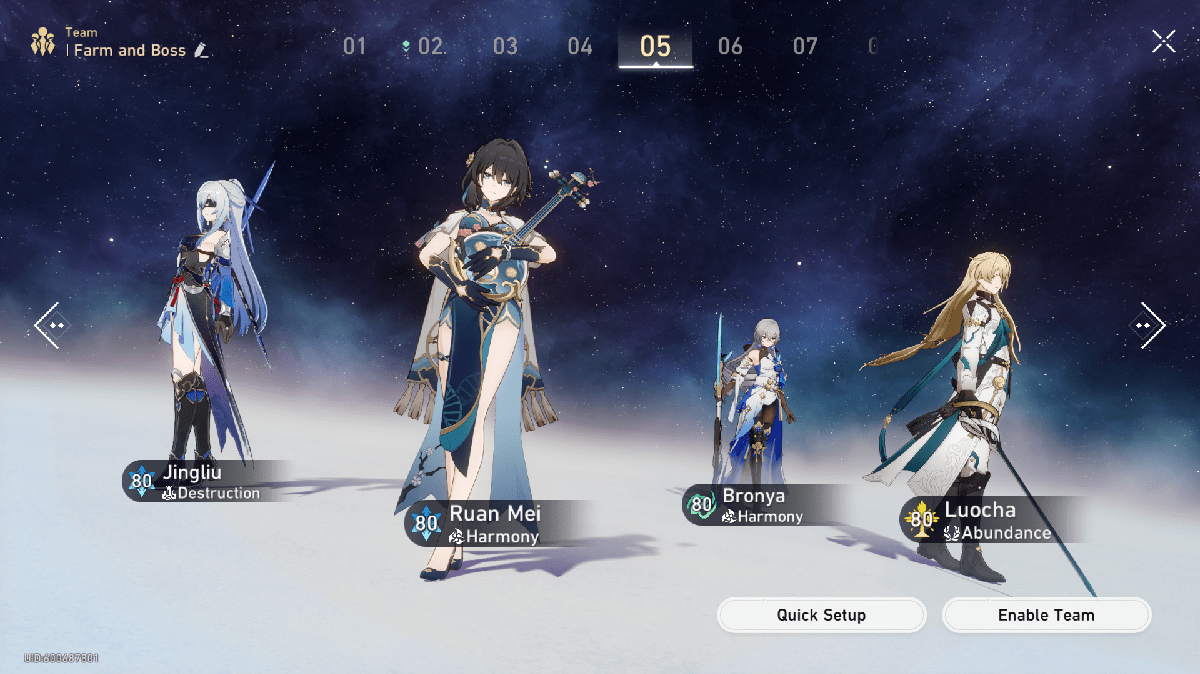Screen dimensions: 1200x674
Task: Open team tab 04
Action: [580, 46]
